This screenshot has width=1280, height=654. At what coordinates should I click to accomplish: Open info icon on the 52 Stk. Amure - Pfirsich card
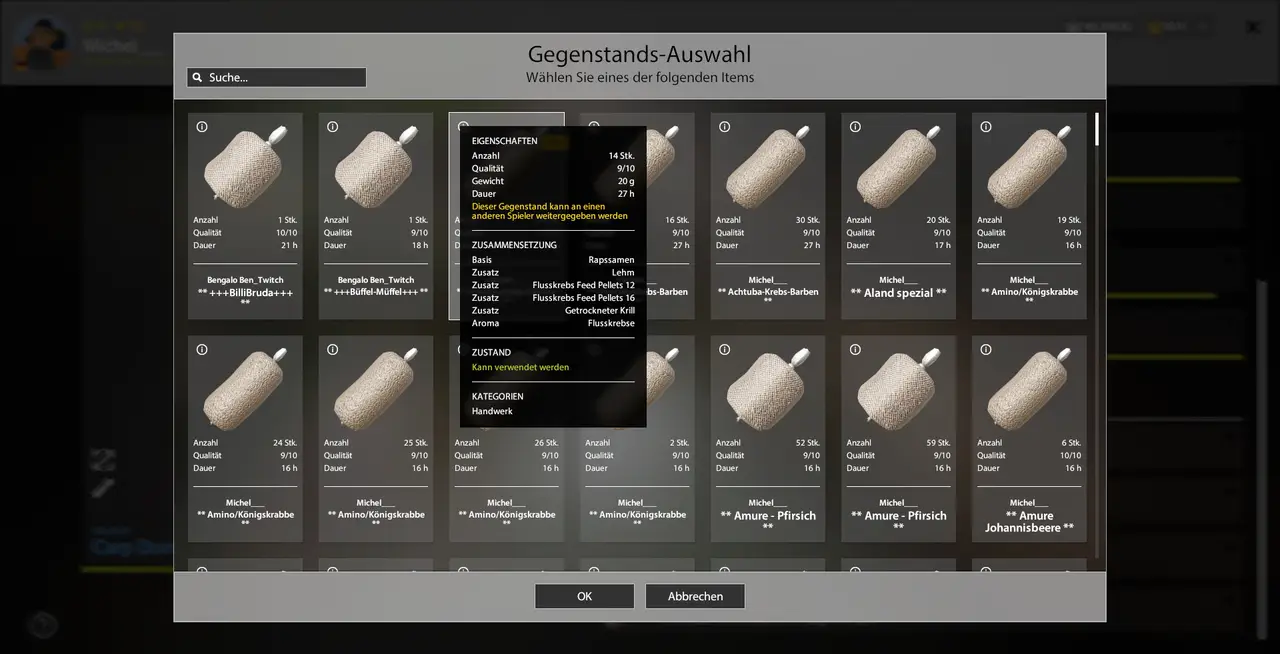725,350
